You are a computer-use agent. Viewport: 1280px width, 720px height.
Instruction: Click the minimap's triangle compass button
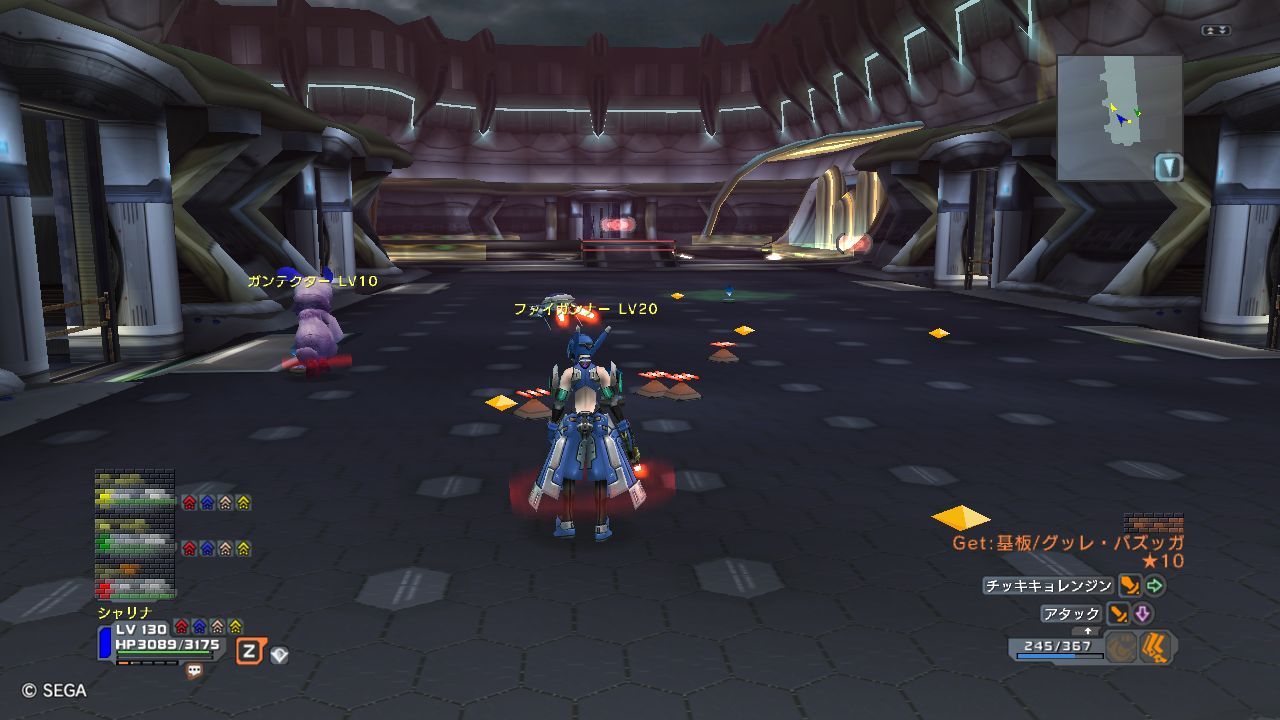point(1169,166)
